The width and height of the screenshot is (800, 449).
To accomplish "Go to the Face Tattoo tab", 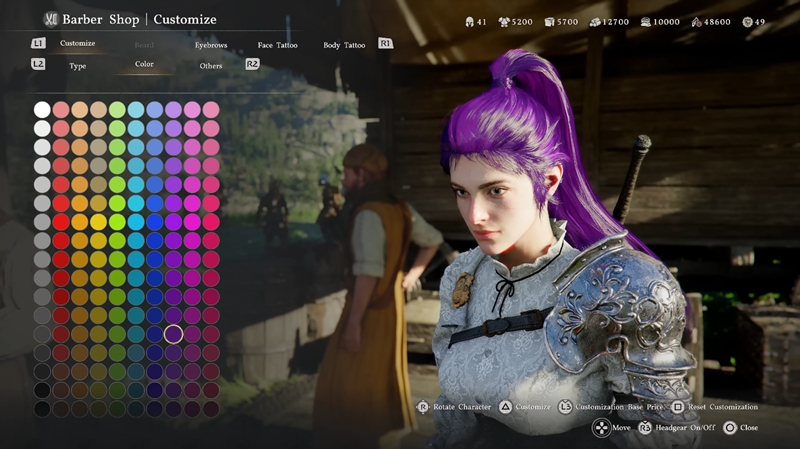I will [x=277, y=45].
